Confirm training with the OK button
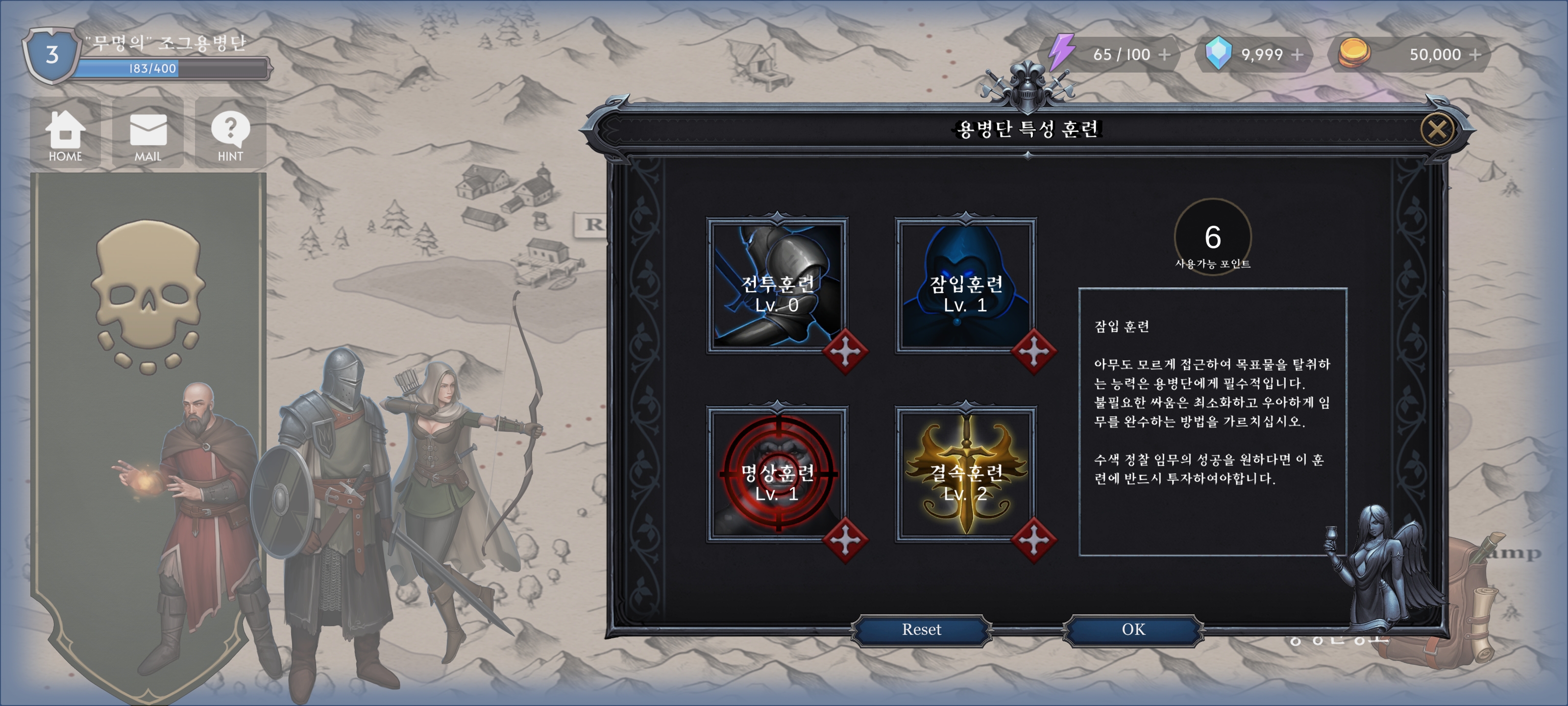 tap(1133, 629)
